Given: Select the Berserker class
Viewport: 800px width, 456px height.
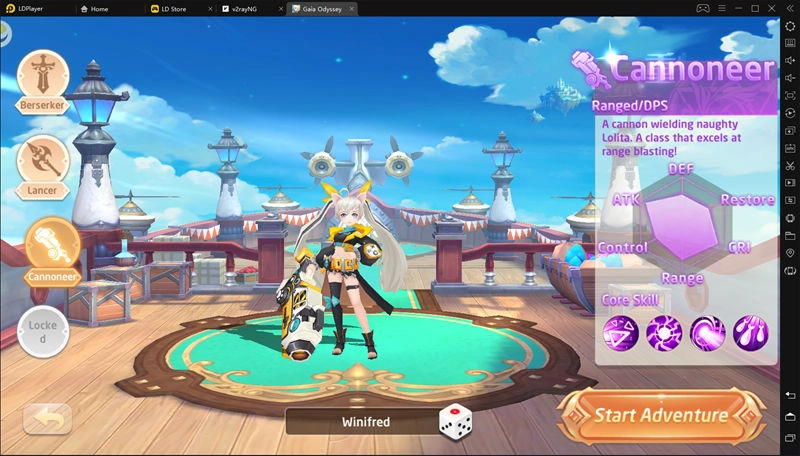Looking at the screenshot, I should (x=43, y=80).
